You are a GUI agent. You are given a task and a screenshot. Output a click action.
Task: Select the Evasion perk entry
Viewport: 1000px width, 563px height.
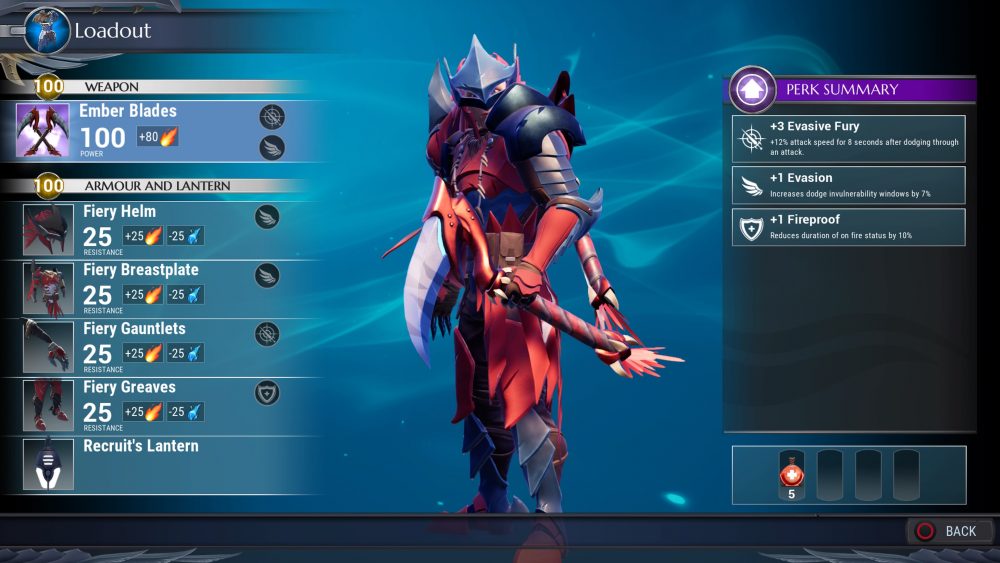848,185
